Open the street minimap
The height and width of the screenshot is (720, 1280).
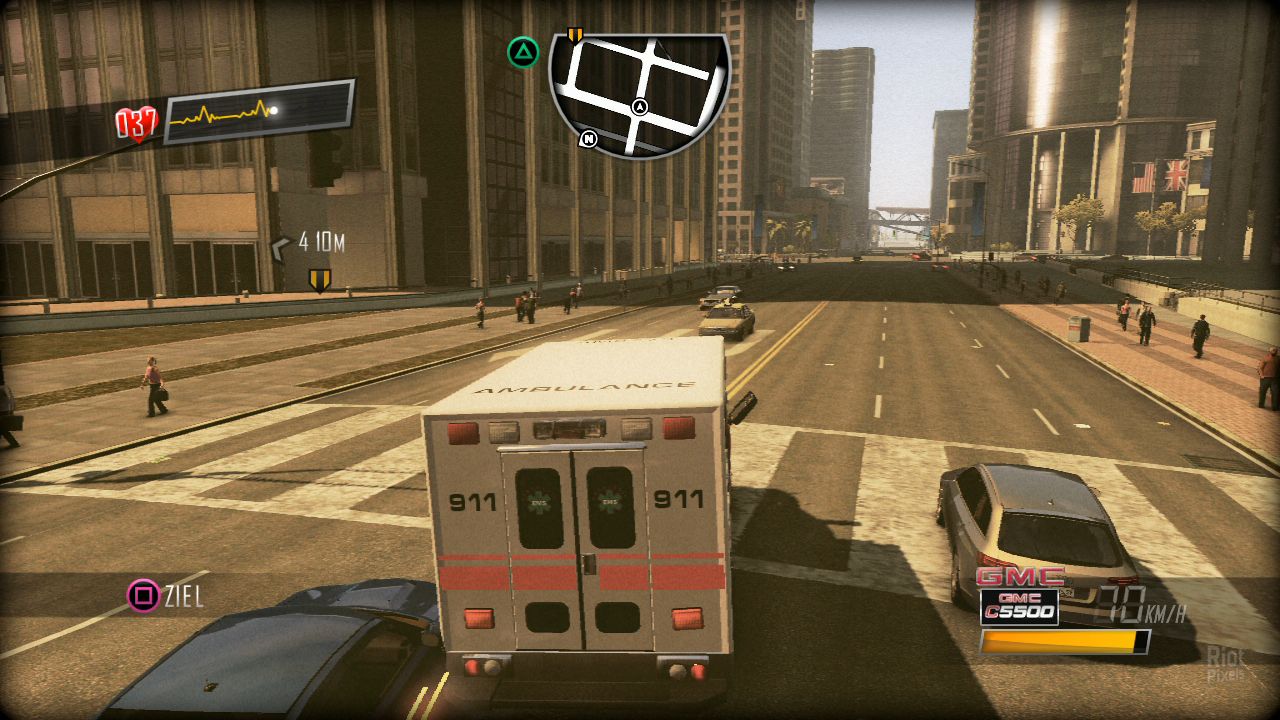pos(640,92)
